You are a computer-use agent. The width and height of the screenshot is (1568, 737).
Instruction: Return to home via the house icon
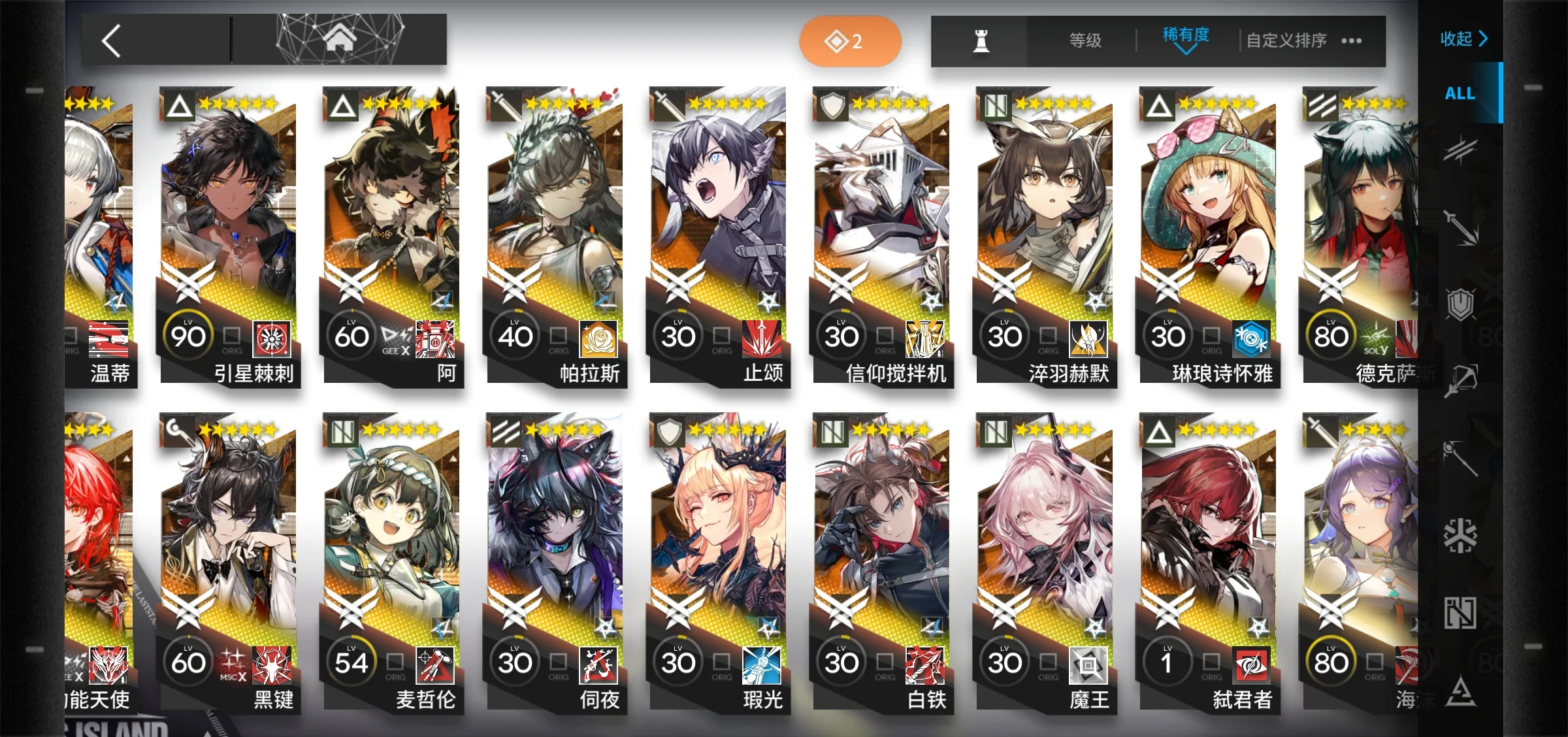point(340,39)
